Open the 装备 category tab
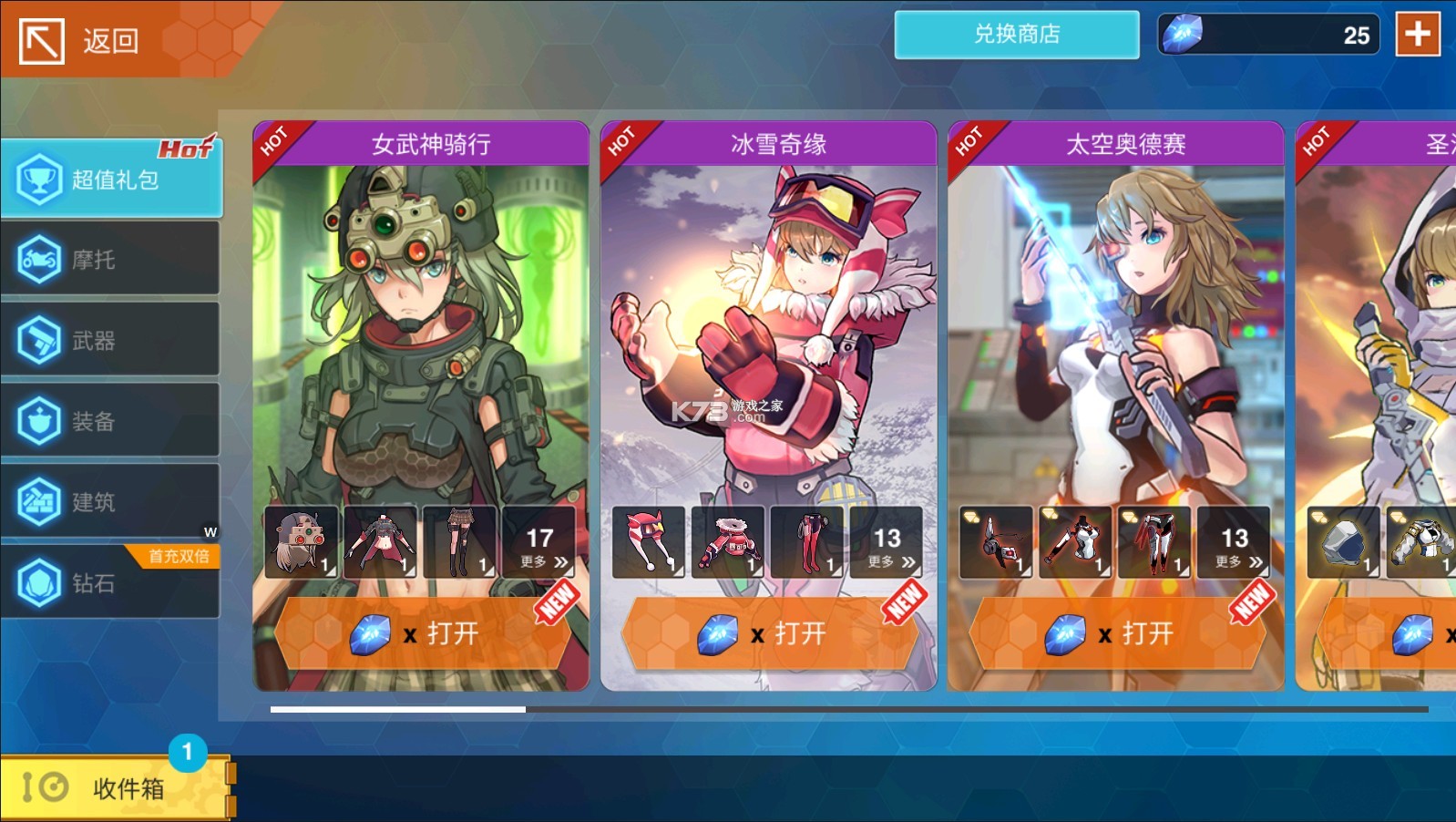The height and width of the screenshot is (822, 1456). click(x=111, y=421)
